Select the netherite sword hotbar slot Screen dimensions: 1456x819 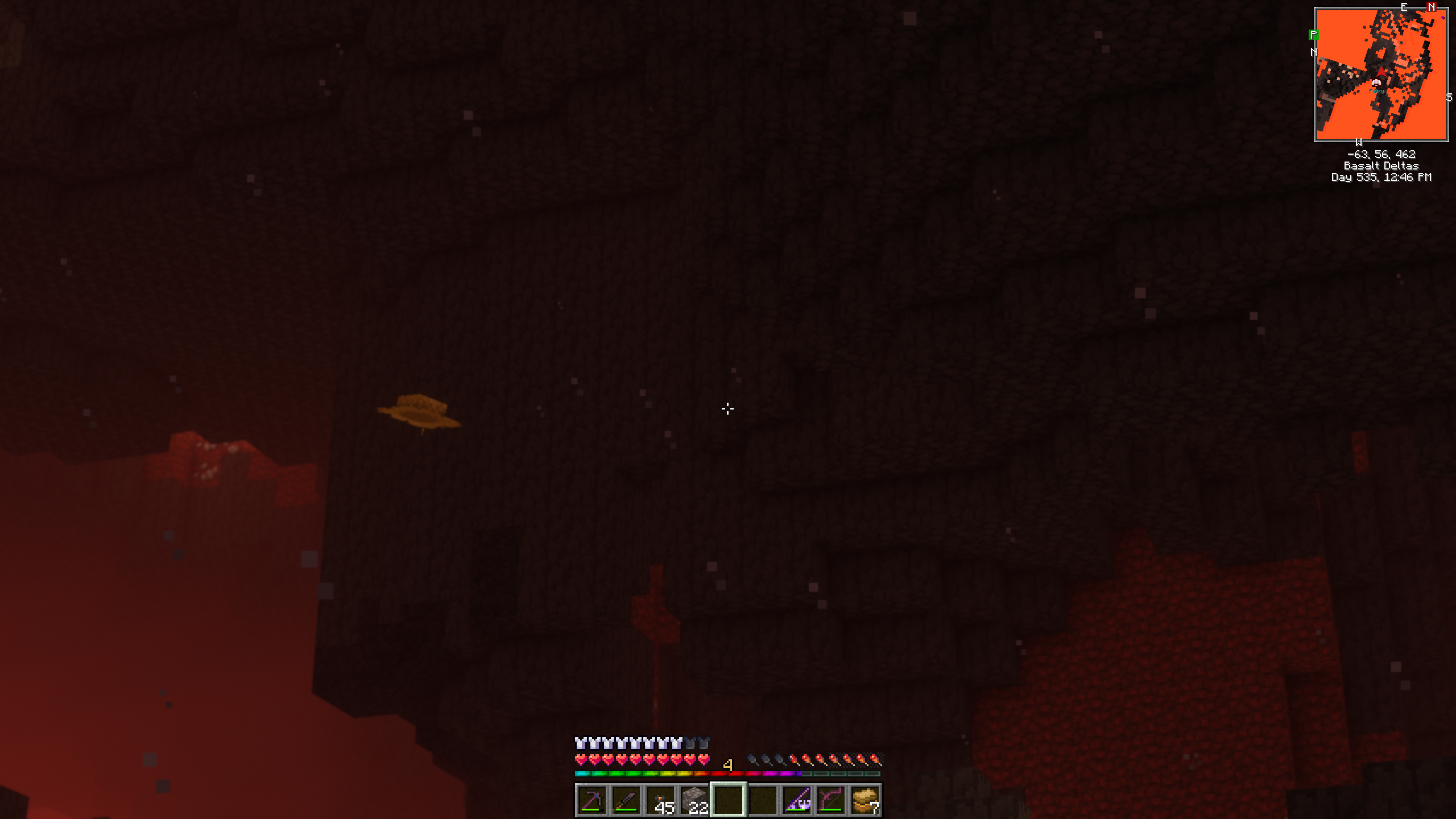click(x=626, y=800)
